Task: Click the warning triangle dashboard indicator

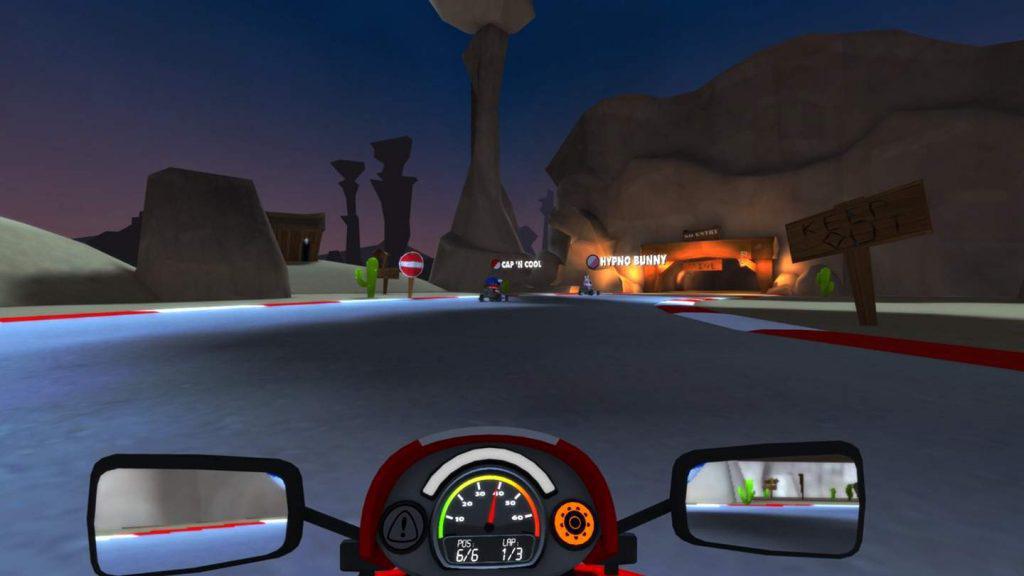Action: tap(404, 523)
